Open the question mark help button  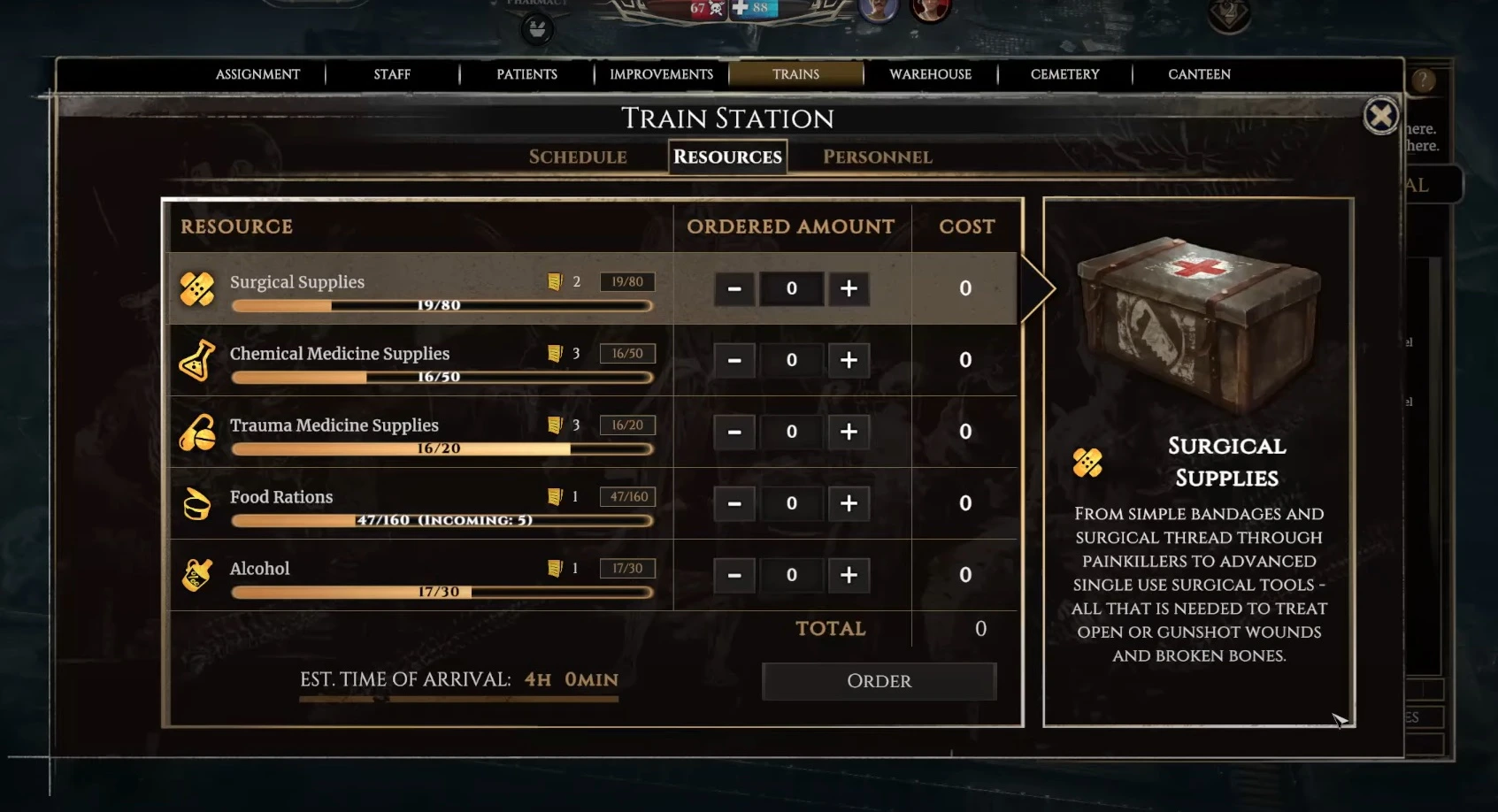point(1423,81)
